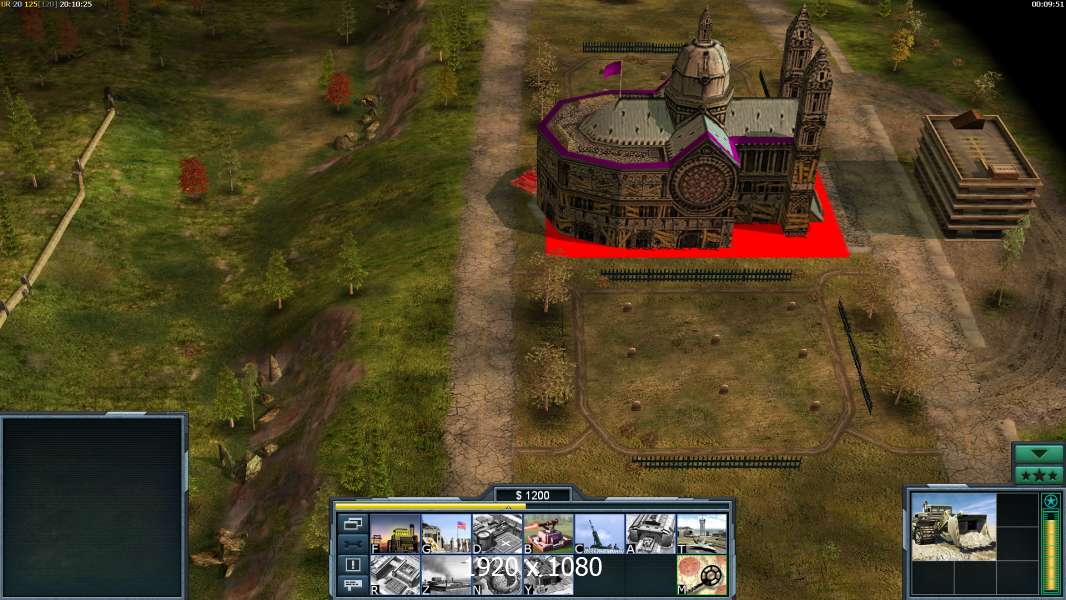Choose the airfield build icon with control tower
The image size is (1066, 600).
(x=701, y=534)
